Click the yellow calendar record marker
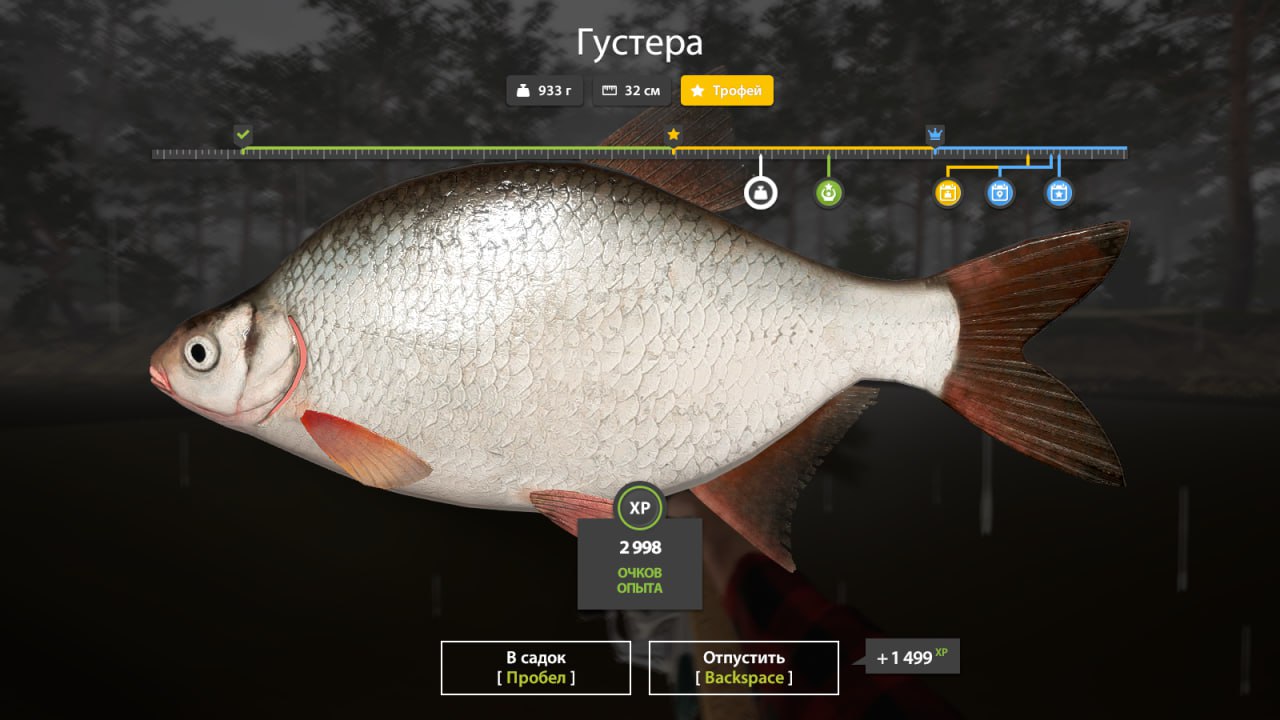The width and height of the screenshot is (1280, 720). [x=948, y=193]
